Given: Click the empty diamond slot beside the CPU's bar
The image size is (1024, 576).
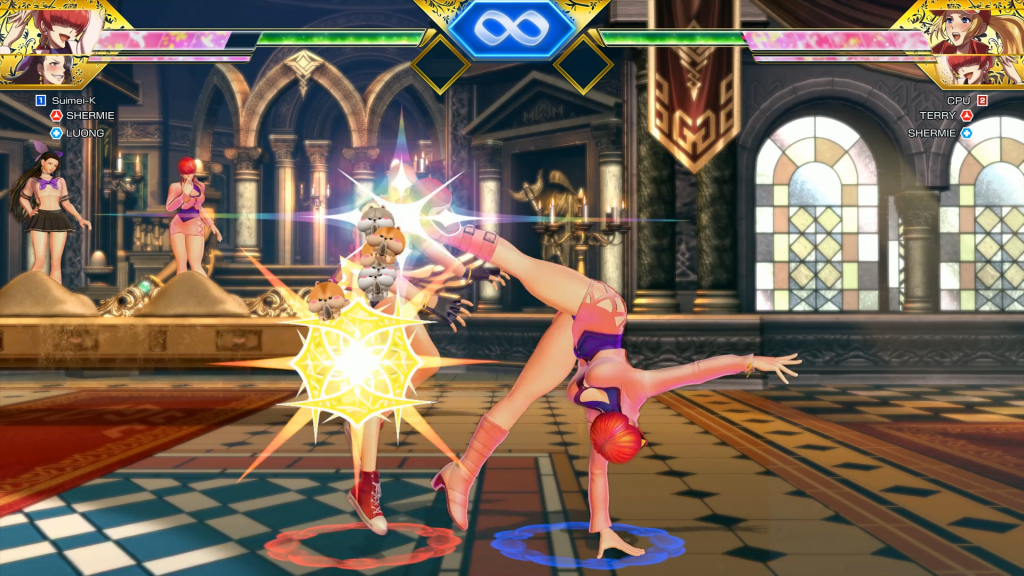Looking at the screenshot, I should click(x=583, y=65).
